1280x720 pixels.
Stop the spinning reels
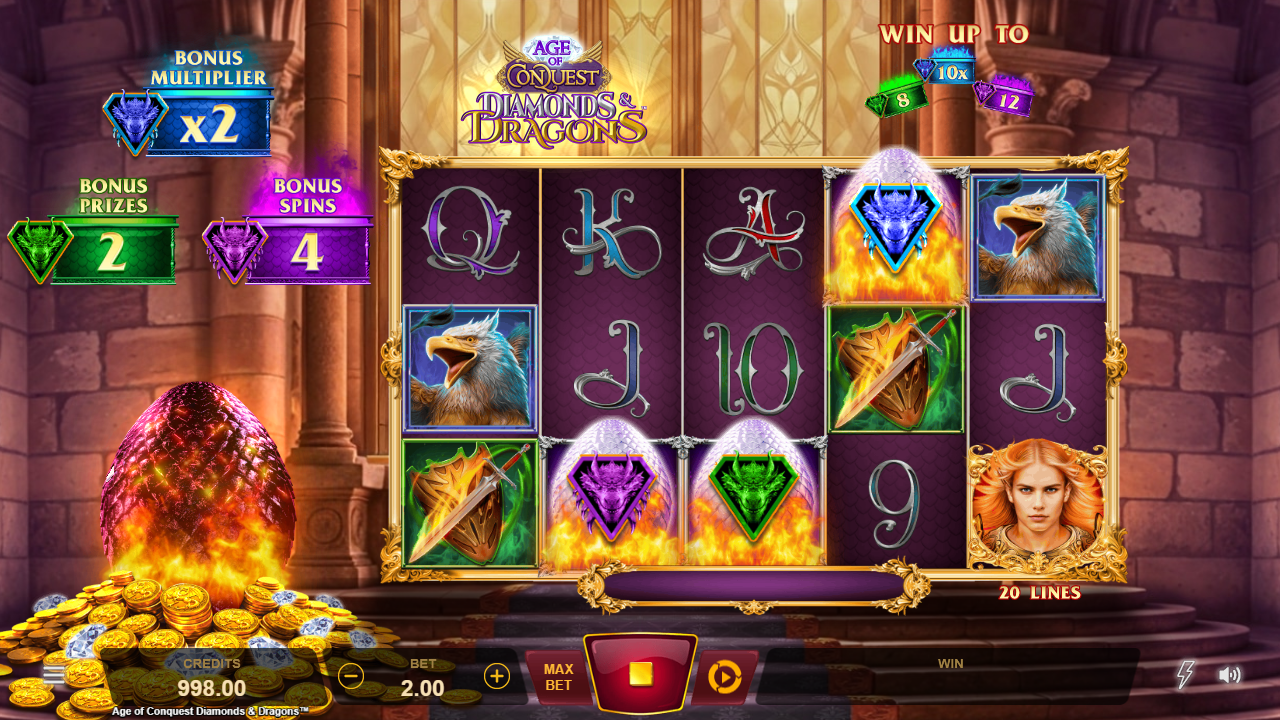tap(640, 674)
